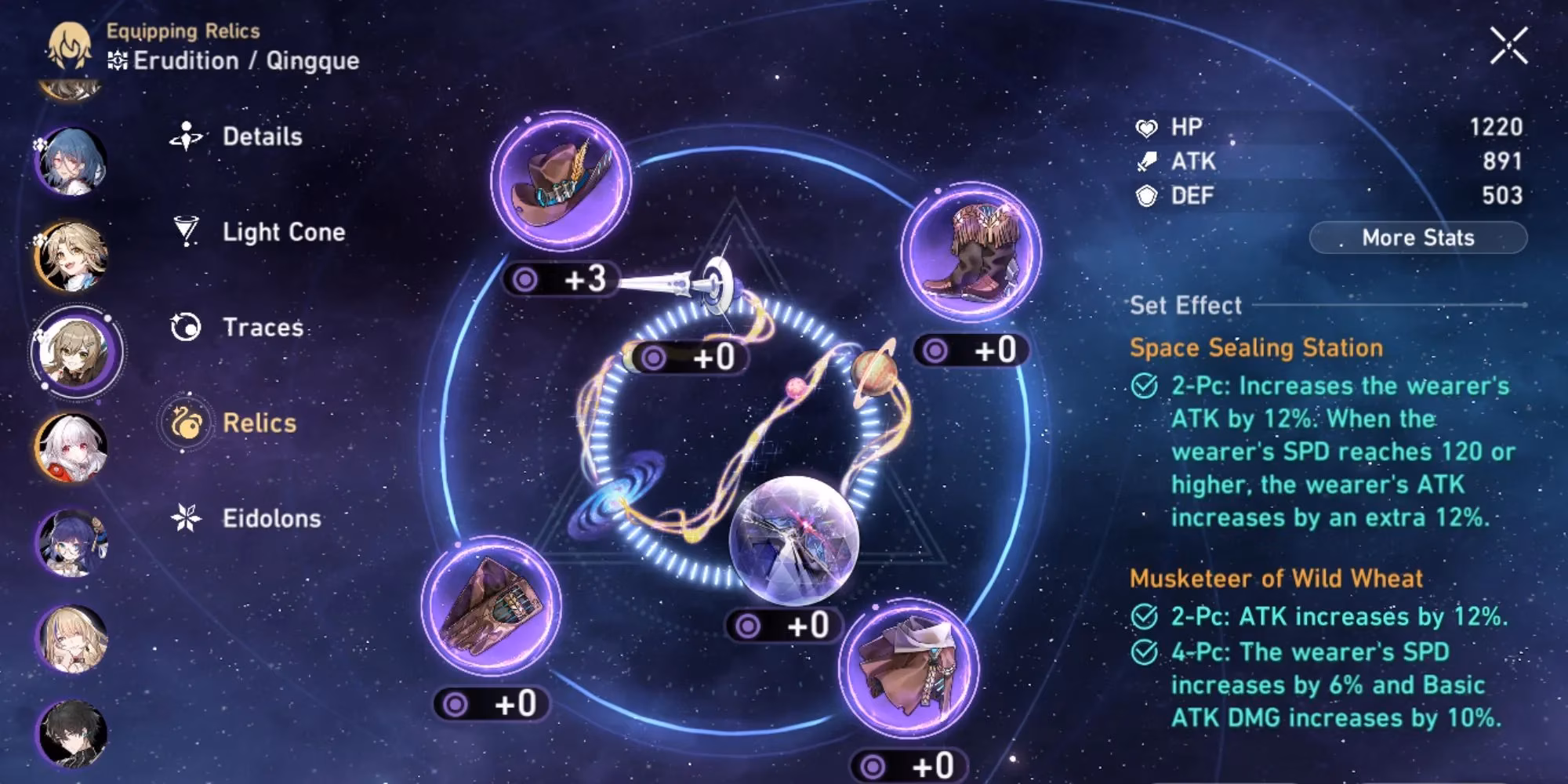Image resolution: width=1568 pixels, height=784 pixels.
Task: Open the More Stats panel
Action: [x=1417, y=238]
